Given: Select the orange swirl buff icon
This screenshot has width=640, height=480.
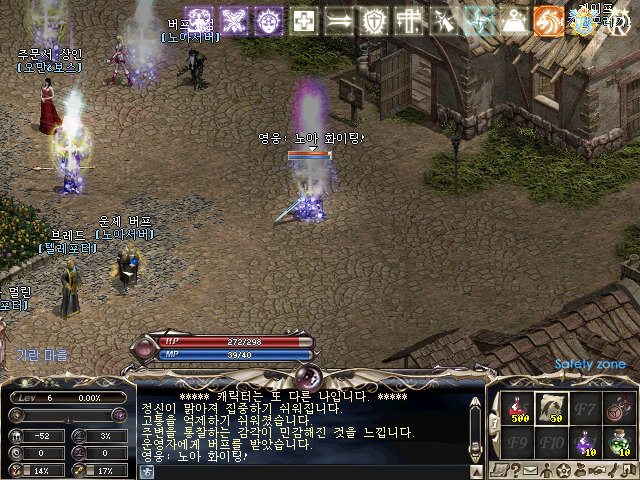Looking at the screenshot, I should [547, 21].
